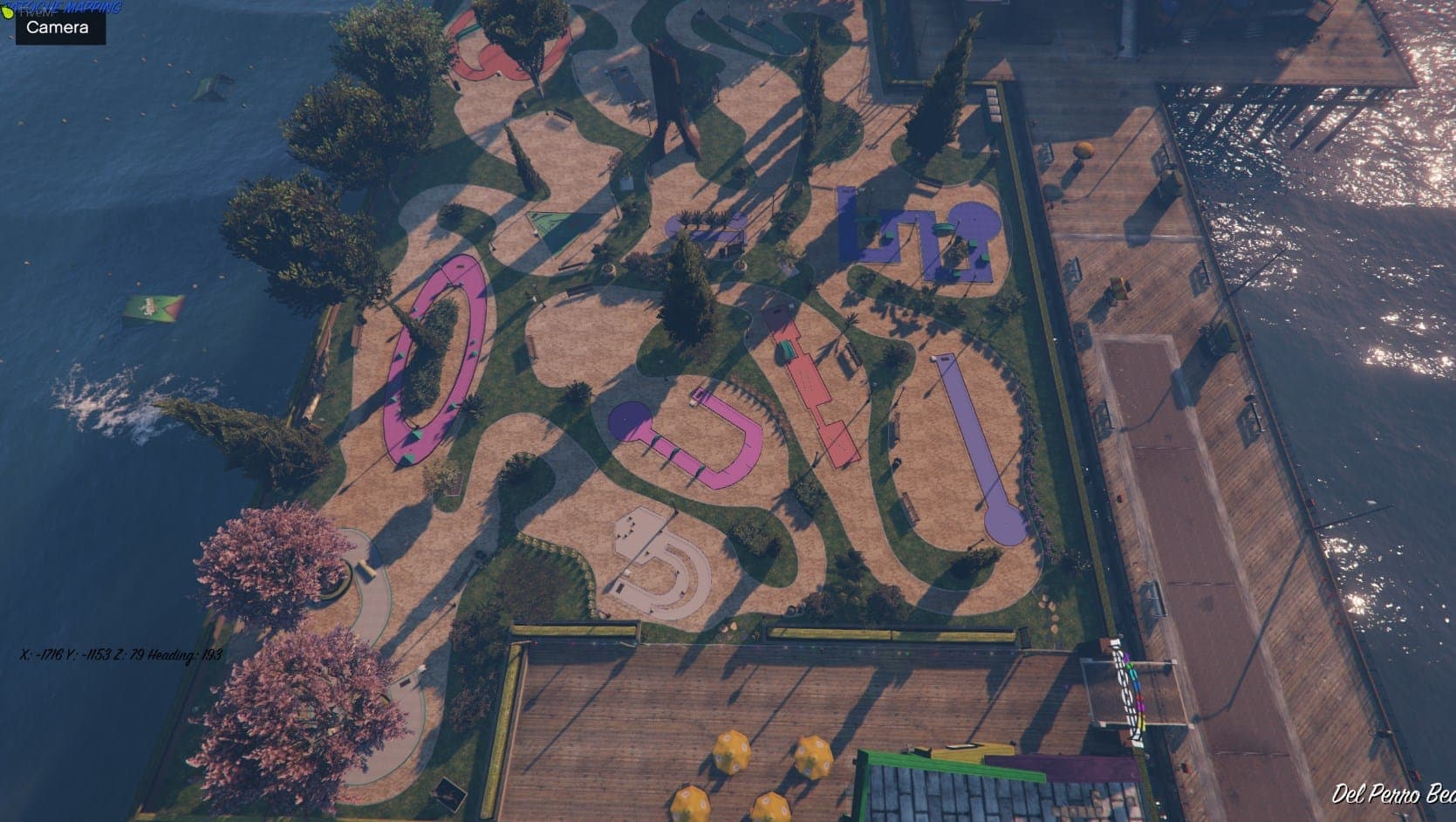Open the Camera overlay menu
The width and height of the screenshot is (1456, 822).
(57, 29)
